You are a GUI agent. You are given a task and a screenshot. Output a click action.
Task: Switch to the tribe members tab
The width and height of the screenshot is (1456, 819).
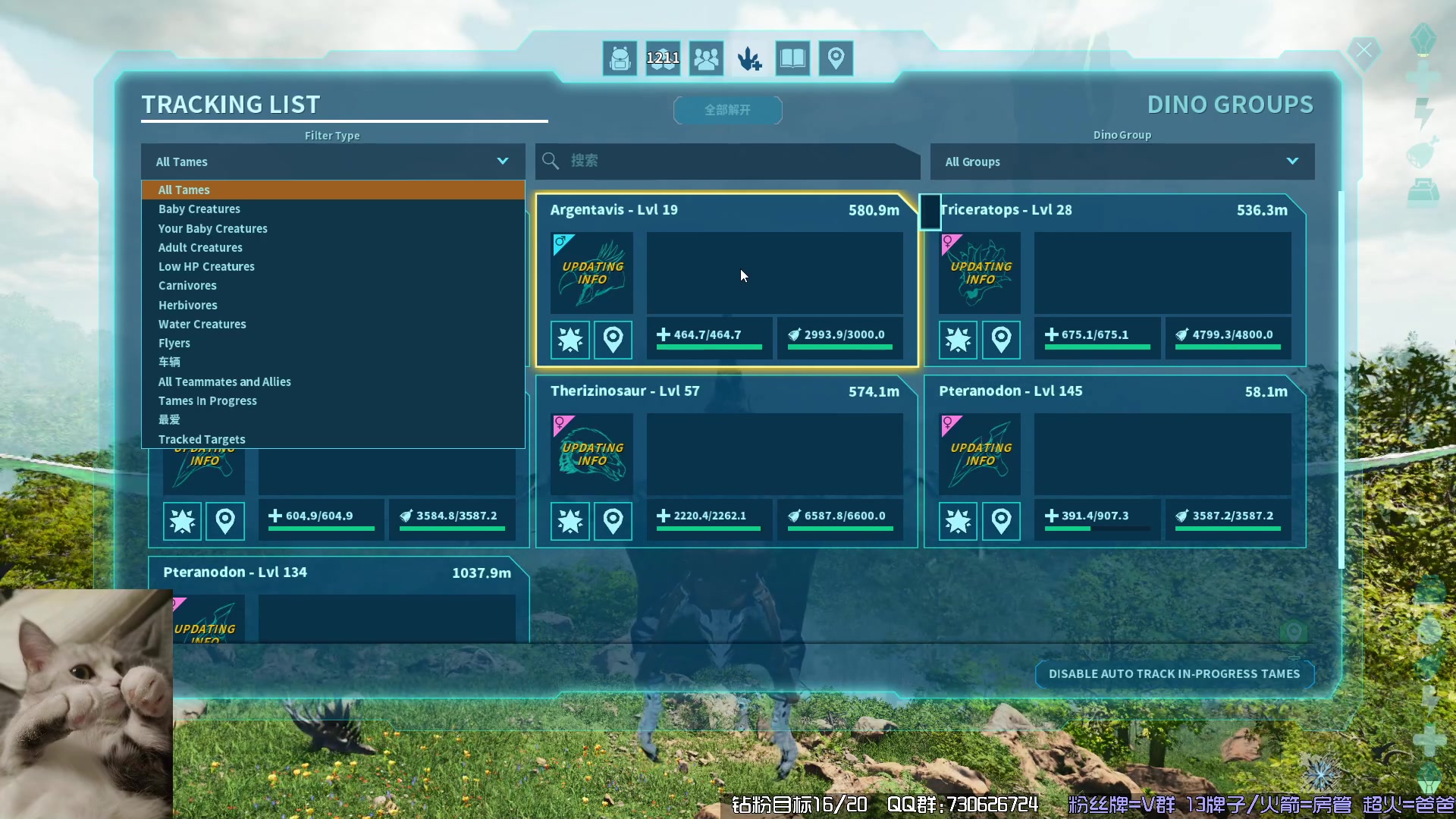706,58
